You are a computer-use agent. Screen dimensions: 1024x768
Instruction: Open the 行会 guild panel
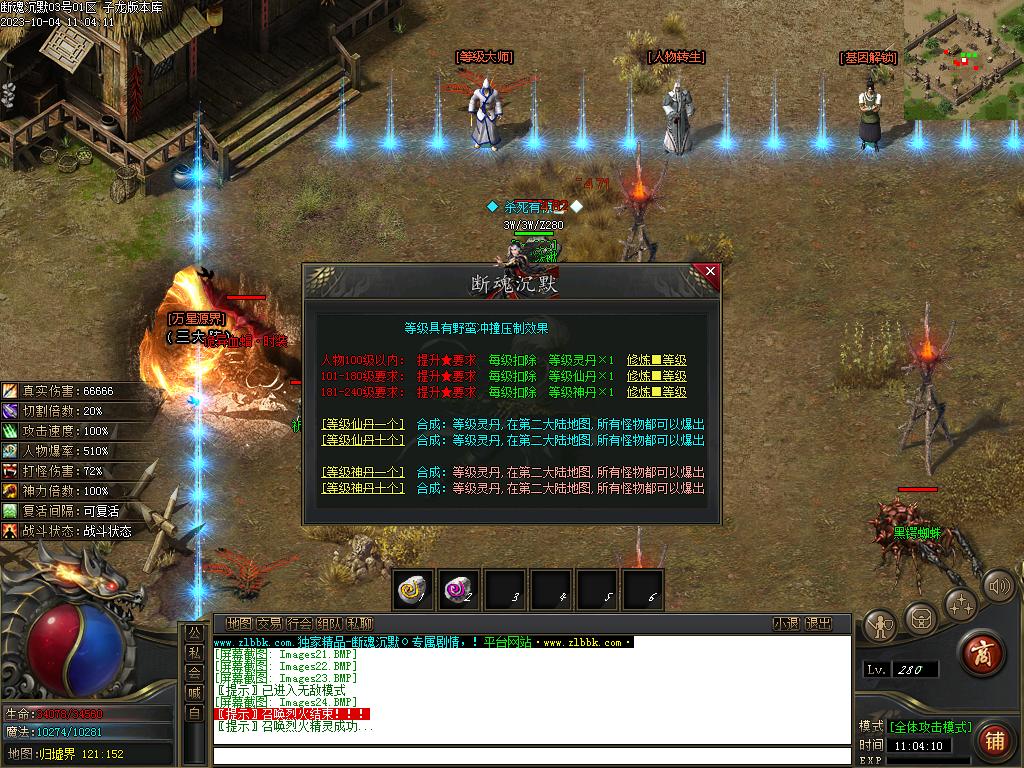click(x=299, y=624)
